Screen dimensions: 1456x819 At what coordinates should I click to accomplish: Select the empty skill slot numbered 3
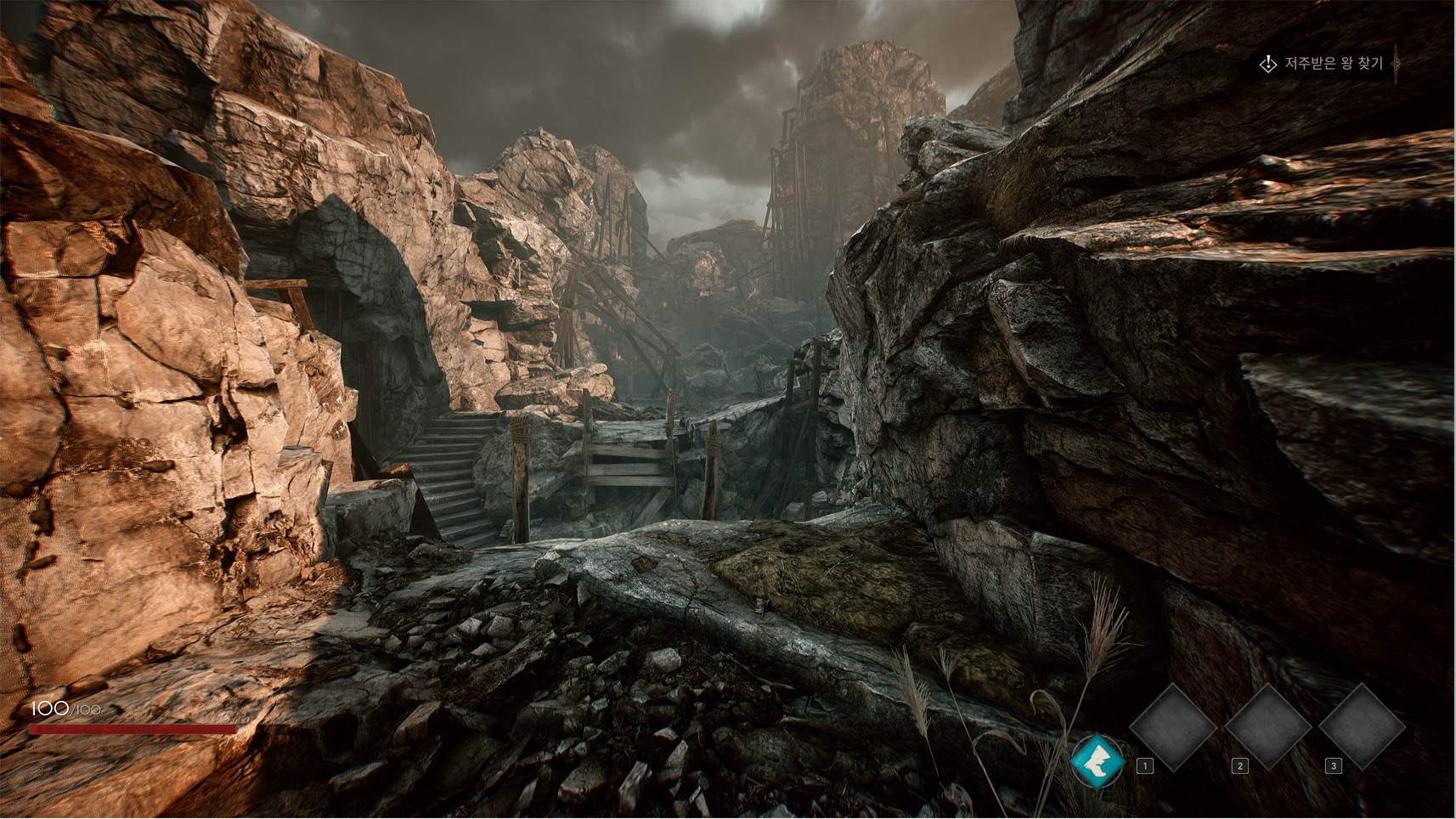pyautogui.click(x=1362, y=726)
